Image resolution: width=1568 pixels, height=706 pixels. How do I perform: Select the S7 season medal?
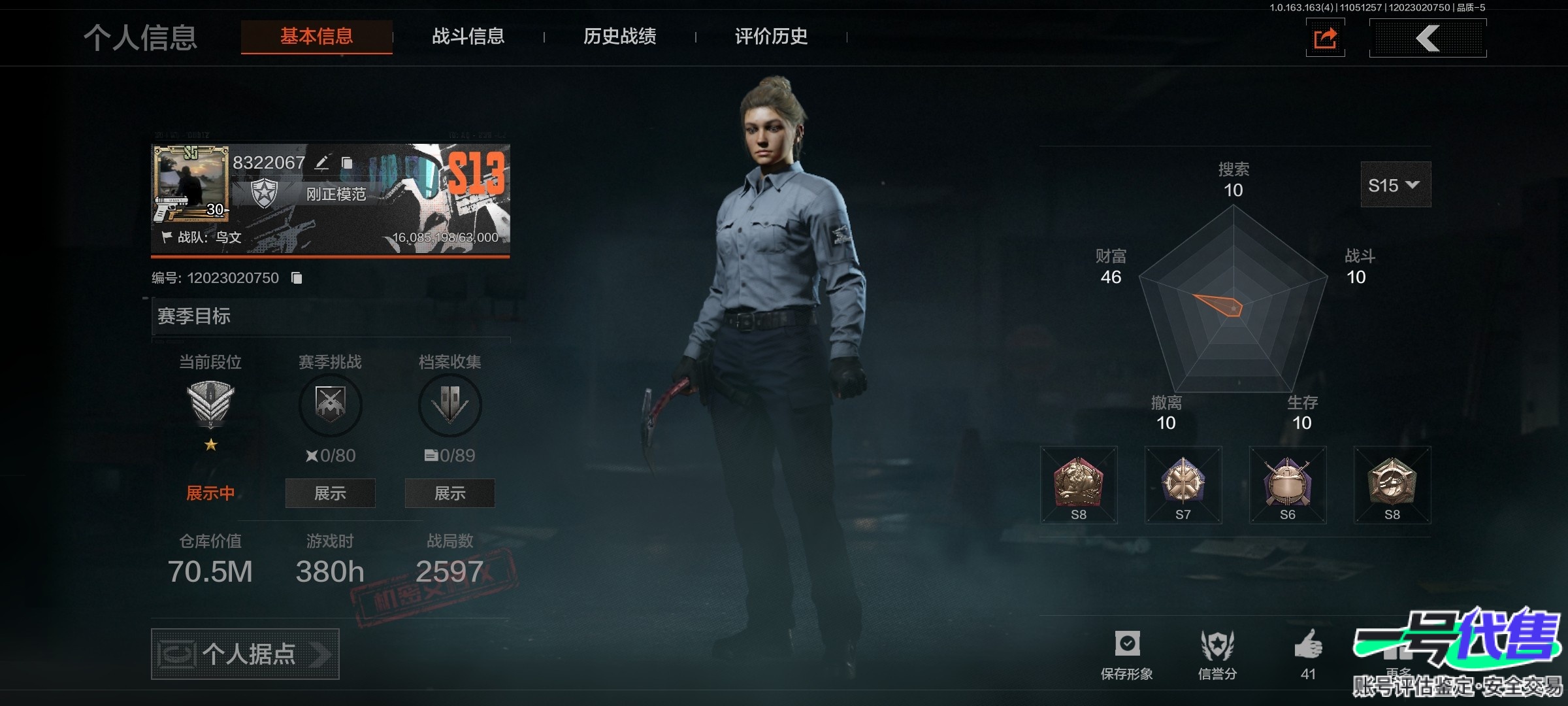coord(1183,485)
